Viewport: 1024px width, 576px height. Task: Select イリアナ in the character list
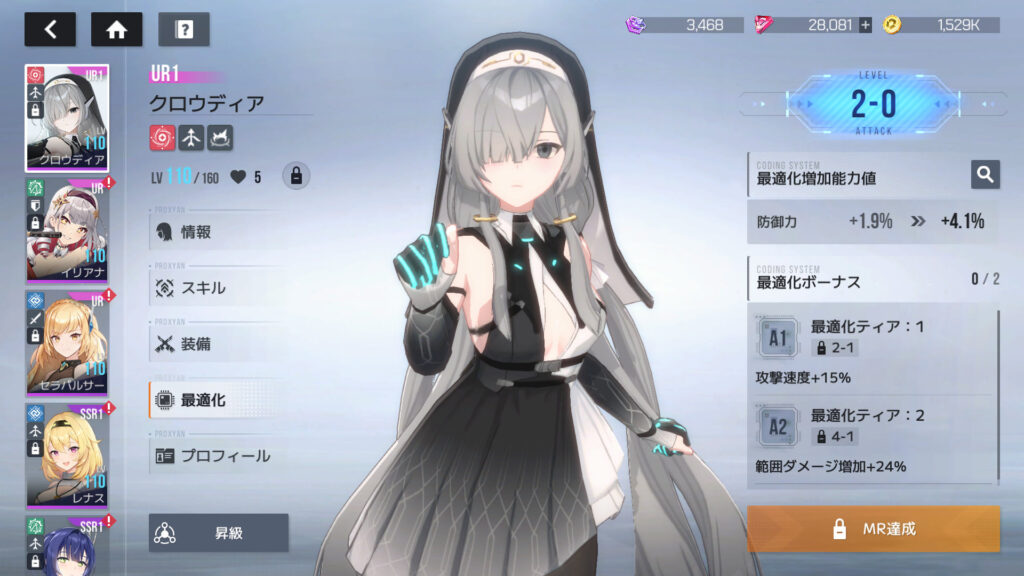click(x=67, y=230)
